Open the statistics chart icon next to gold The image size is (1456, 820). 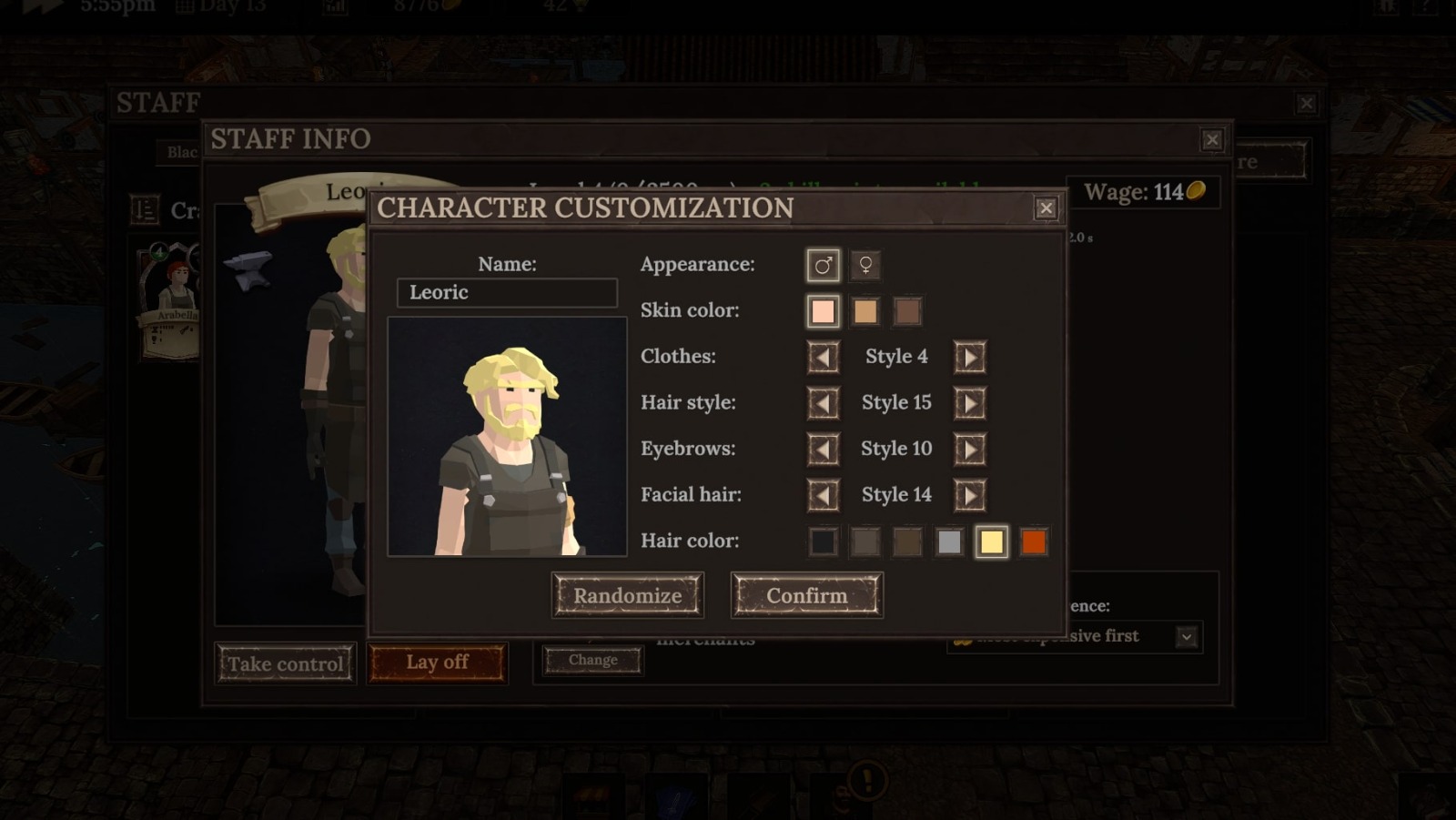[333, 8]
